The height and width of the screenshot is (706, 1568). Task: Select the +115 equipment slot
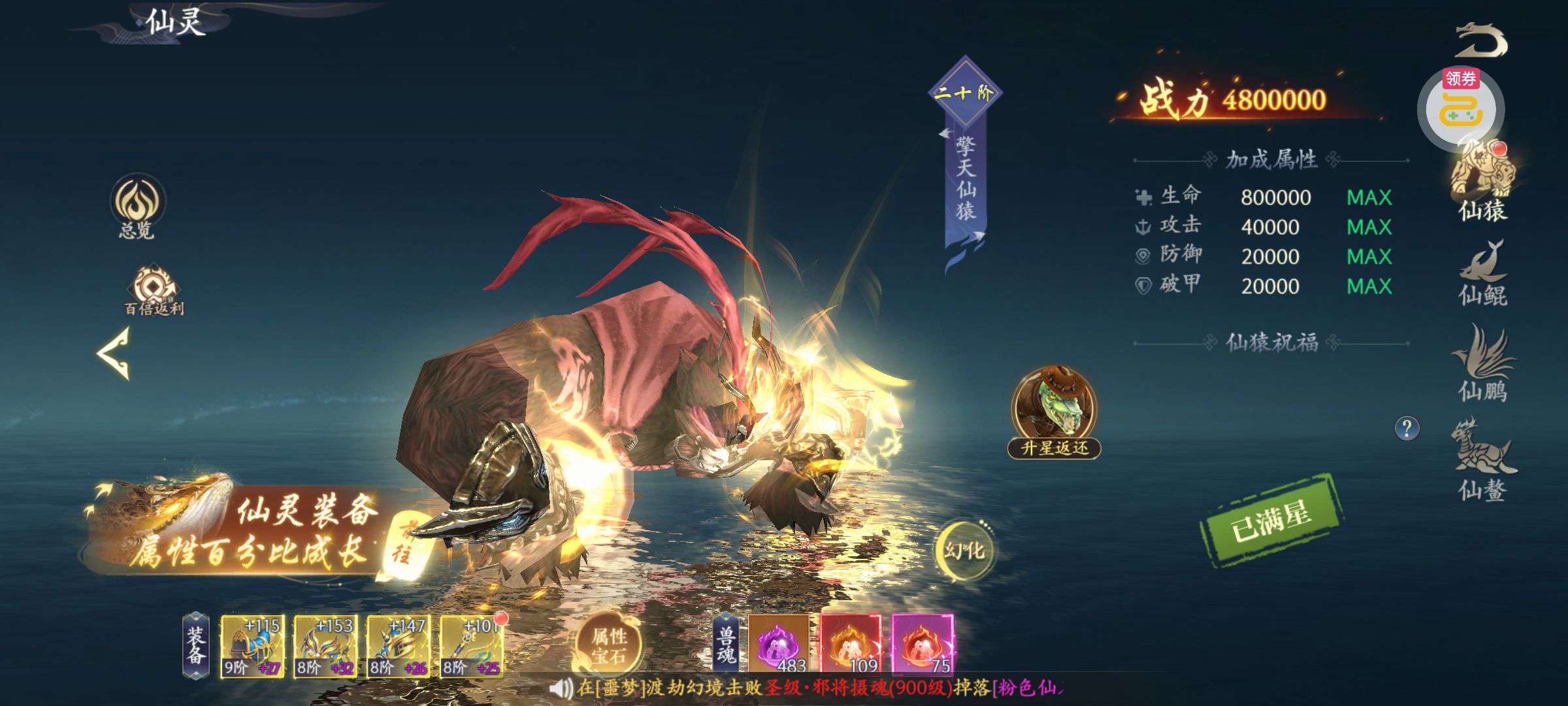[253, 646]
